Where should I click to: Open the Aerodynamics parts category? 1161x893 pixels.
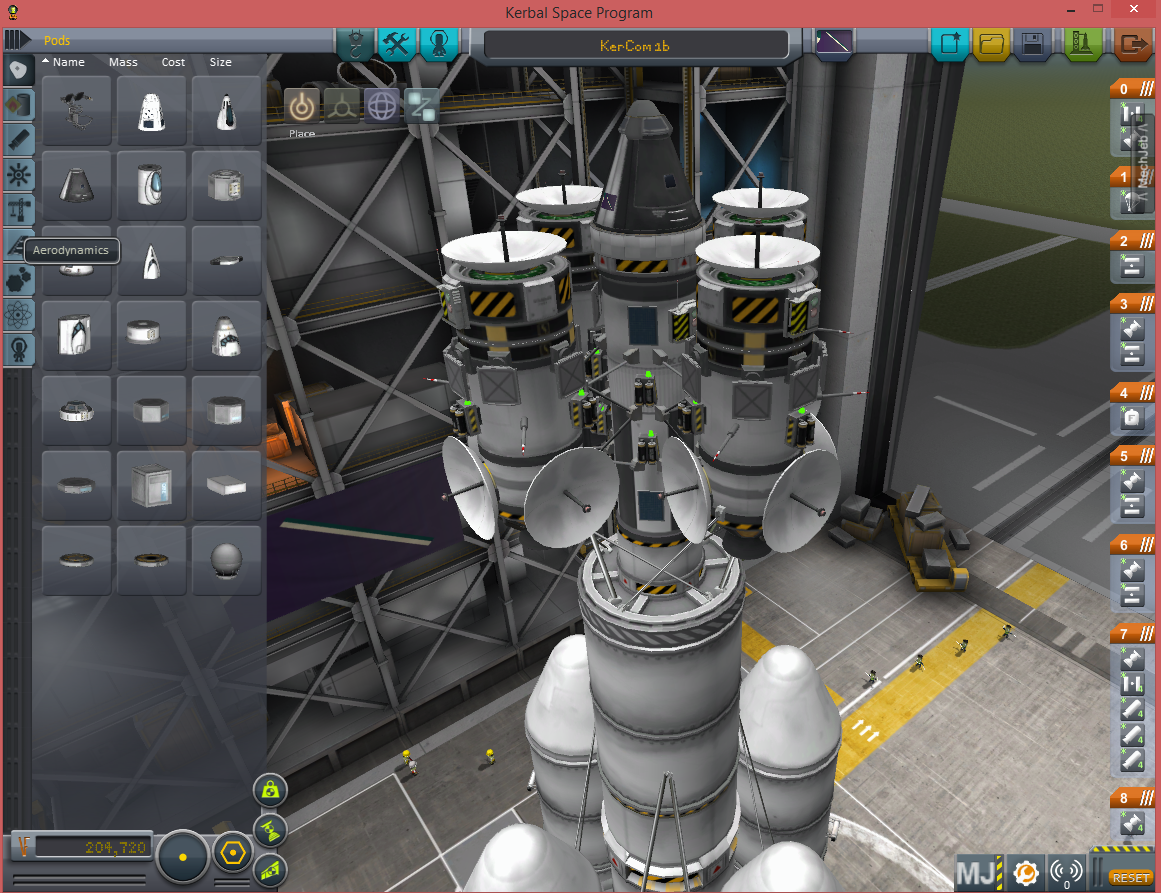(20, 244)
